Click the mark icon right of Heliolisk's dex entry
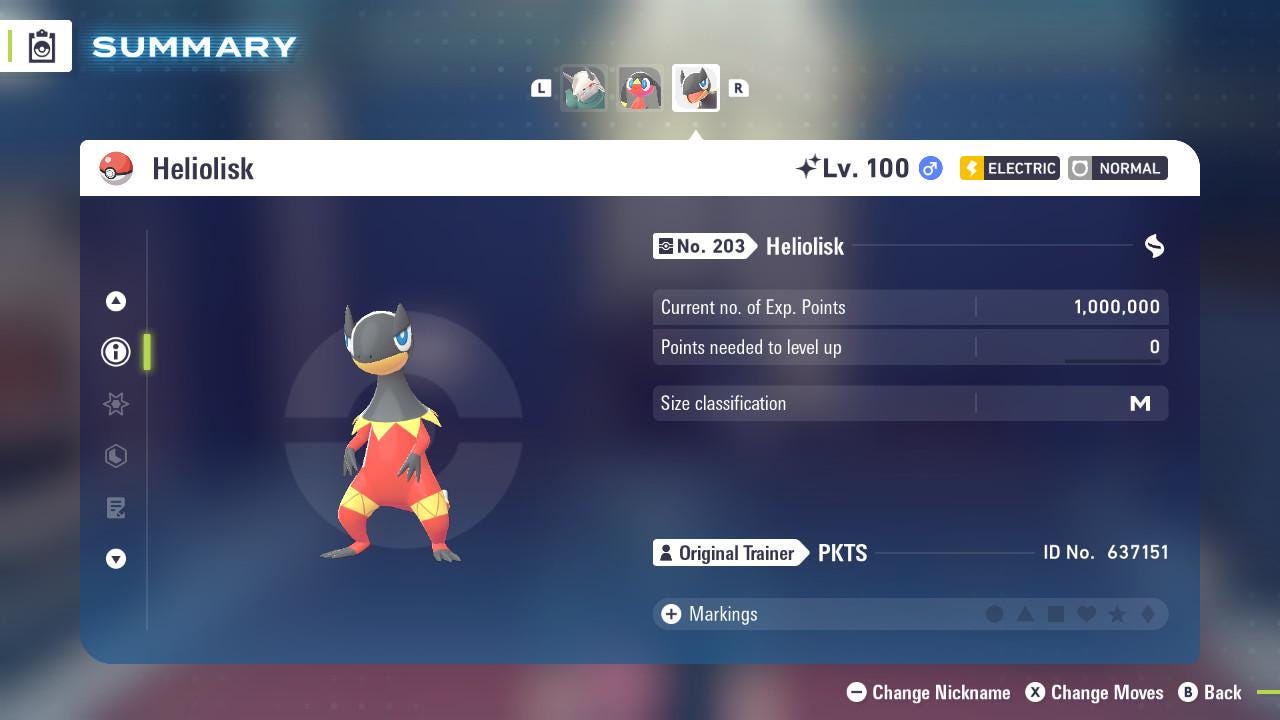Viewport: 1280px width, 720px height. (x=1154, y=246)
